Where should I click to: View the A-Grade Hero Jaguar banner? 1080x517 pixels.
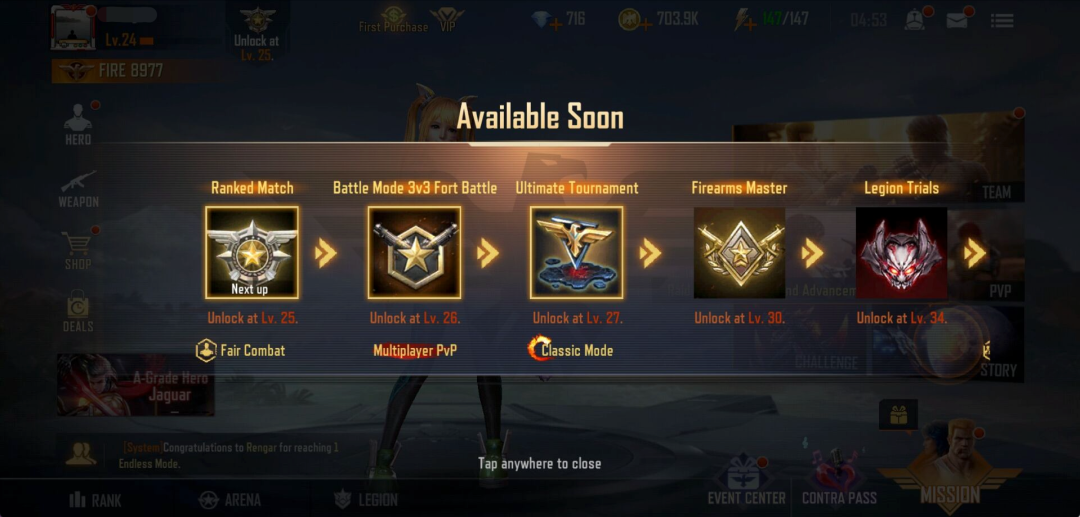[136, 385]
